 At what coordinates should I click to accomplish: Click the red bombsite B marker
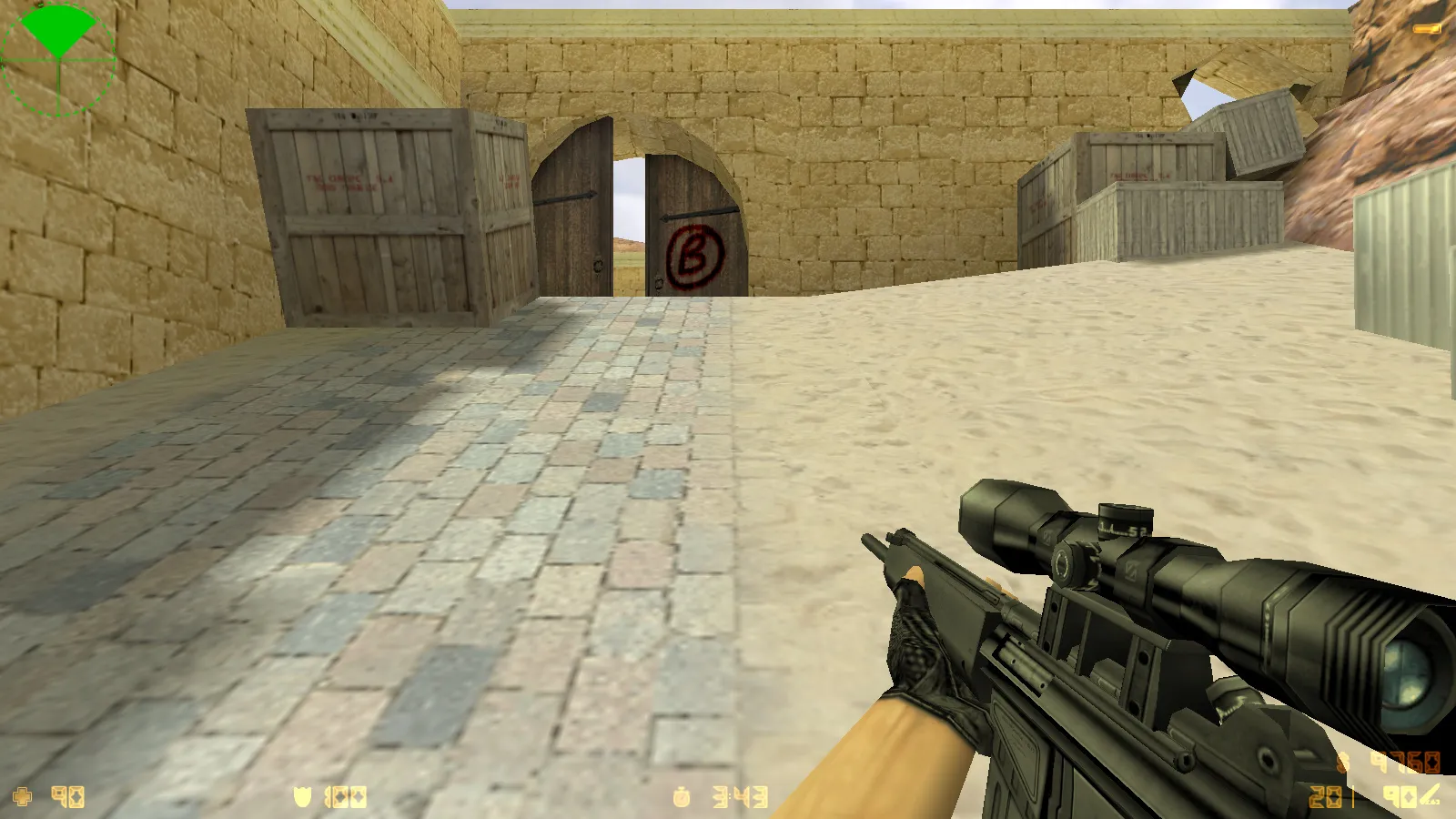693,256
